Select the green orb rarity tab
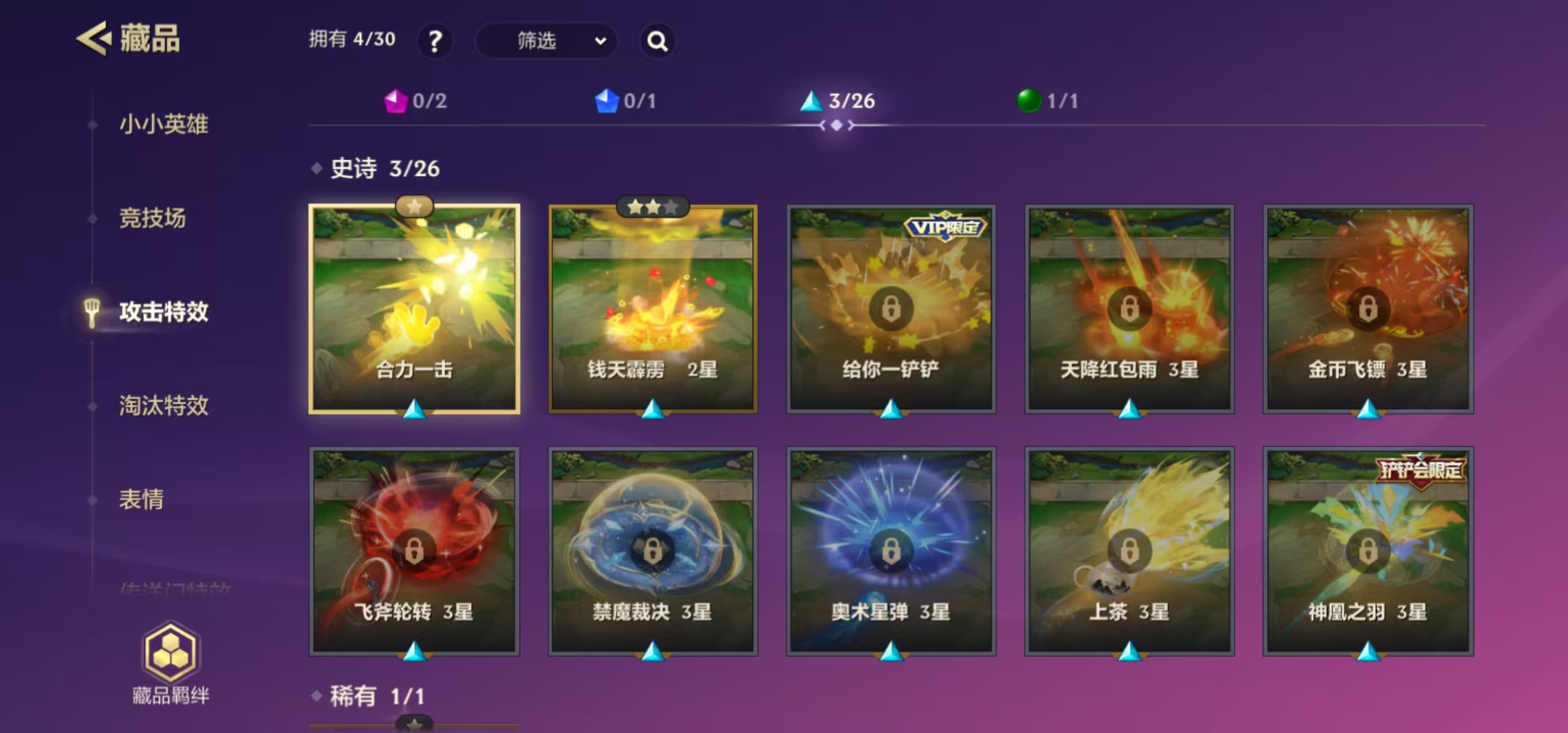The width and height of the screenshot is (1568, 733). coord(1047,101)
